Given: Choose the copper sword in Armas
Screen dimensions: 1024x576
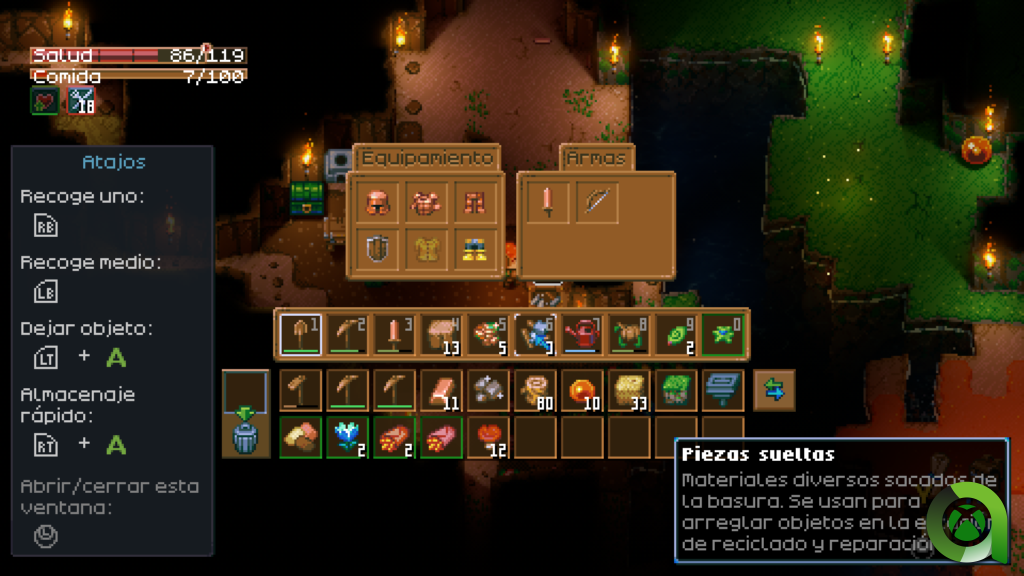Looking at the screenshot, I should click(x=548, y=202).
